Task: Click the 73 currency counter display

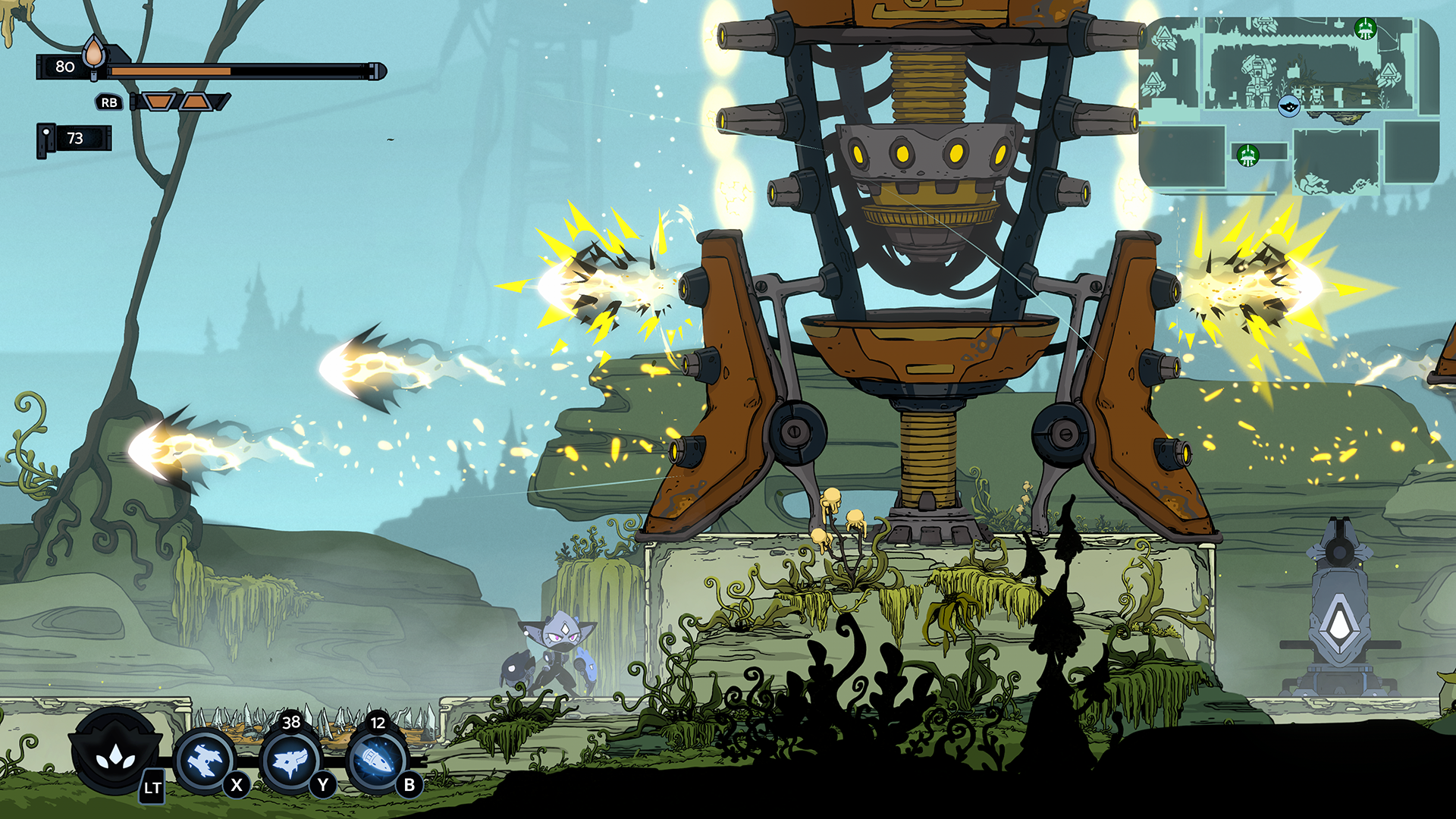Action: [76, 139]
